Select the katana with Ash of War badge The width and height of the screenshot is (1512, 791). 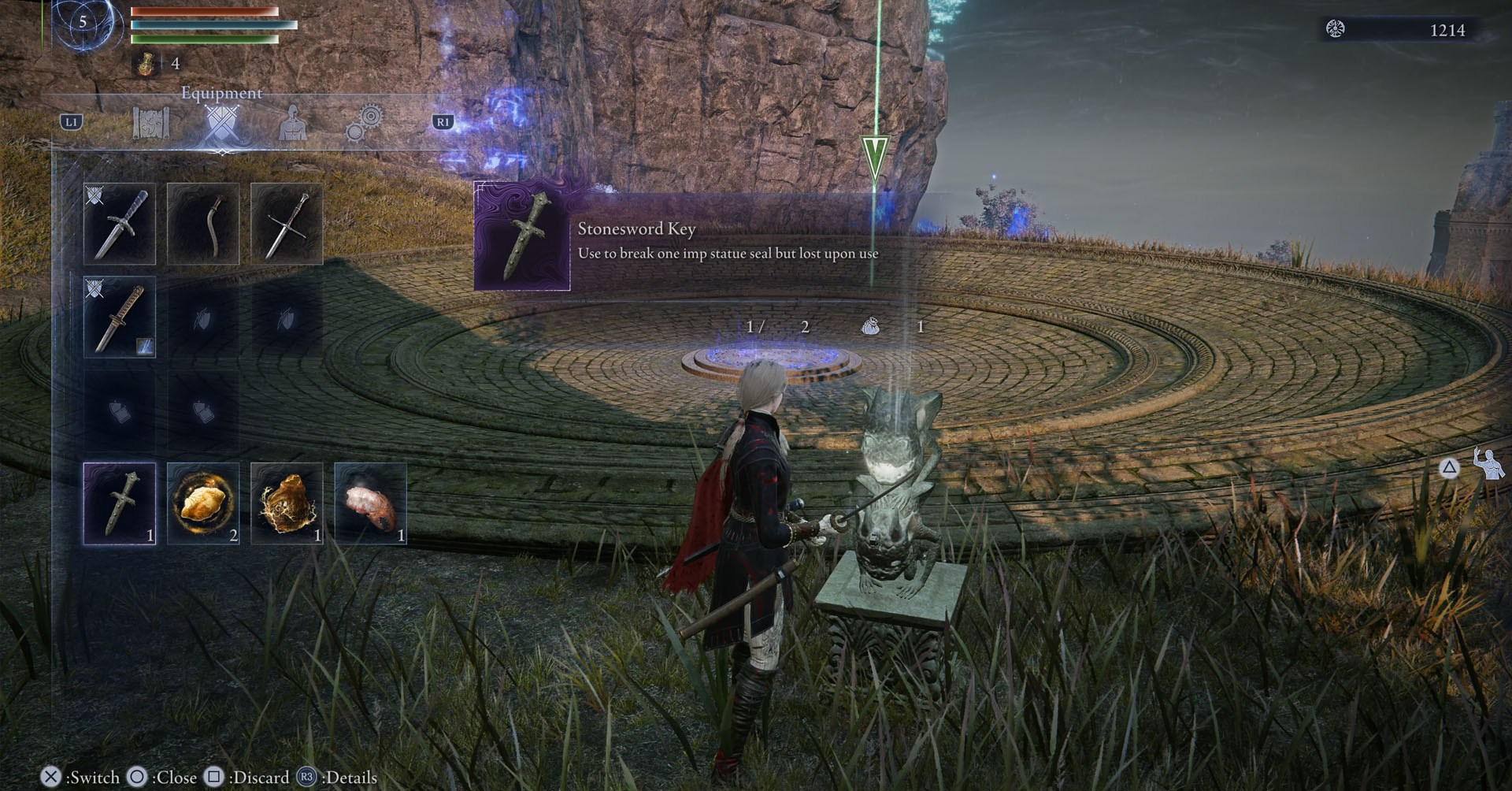(x=120, y=318)
